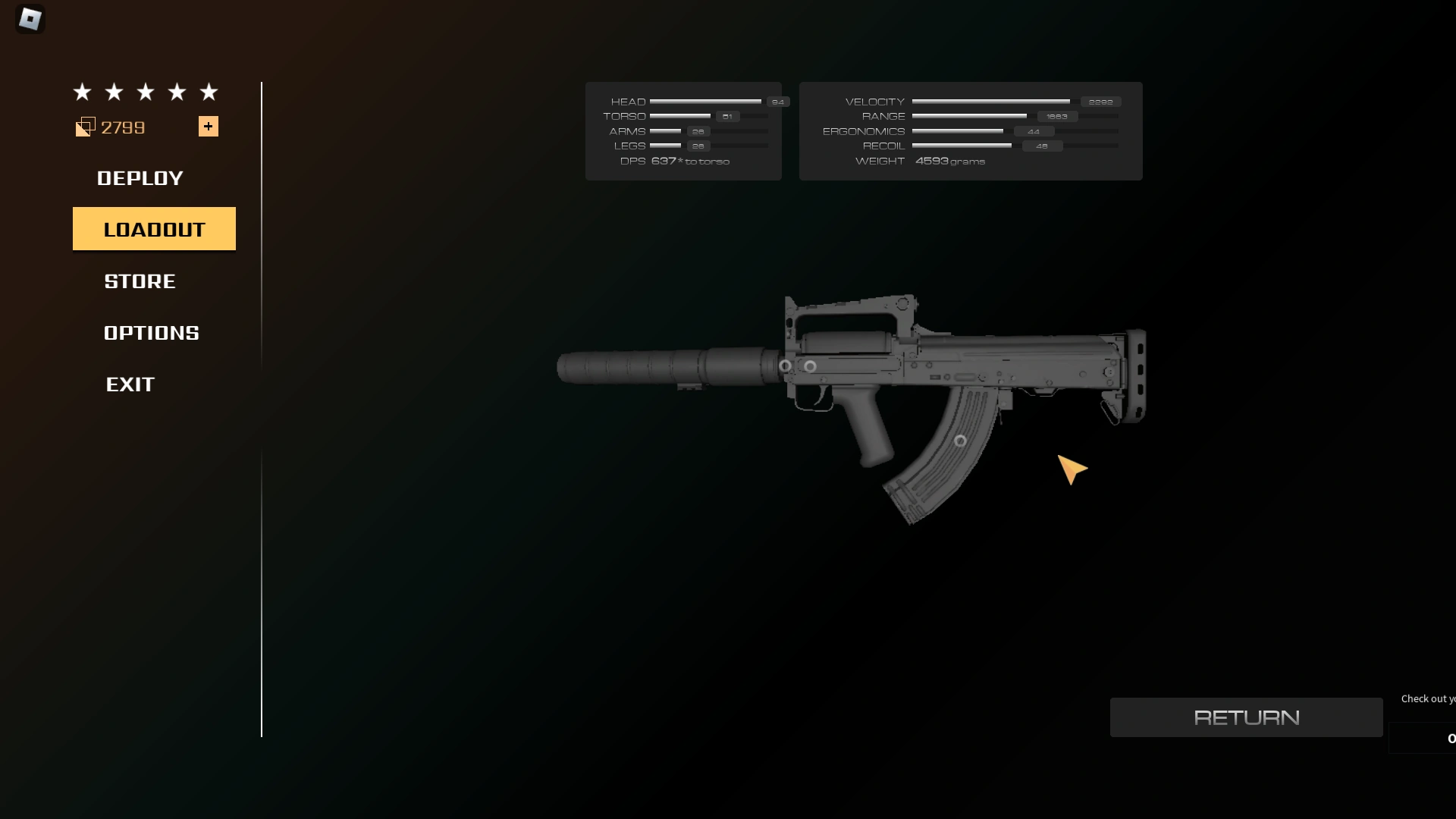
Task: Click the HEAD damage bar
Action: [705, 101]
